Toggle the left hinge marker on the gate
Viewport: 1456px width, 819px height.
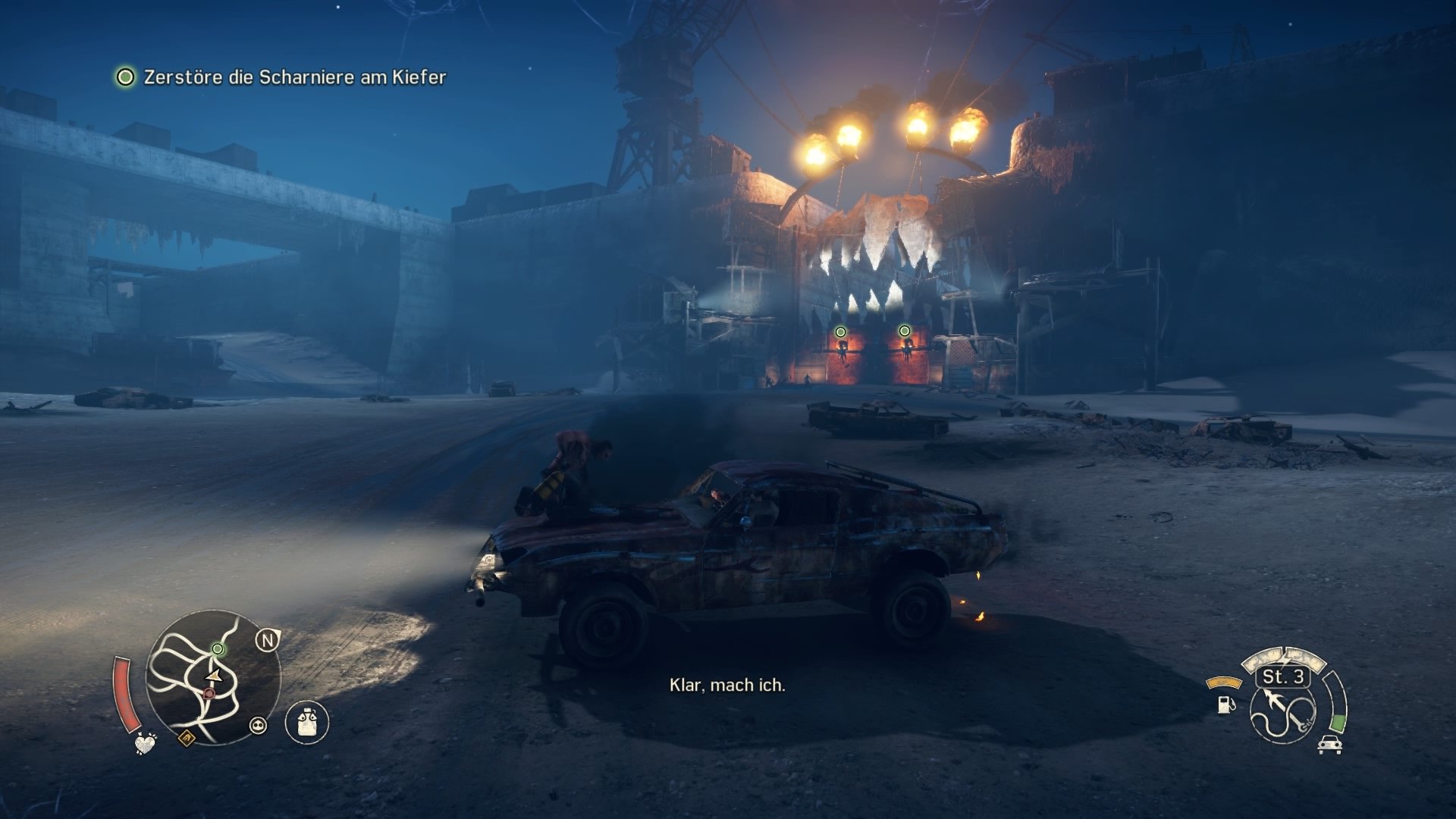tap(839, 331)
